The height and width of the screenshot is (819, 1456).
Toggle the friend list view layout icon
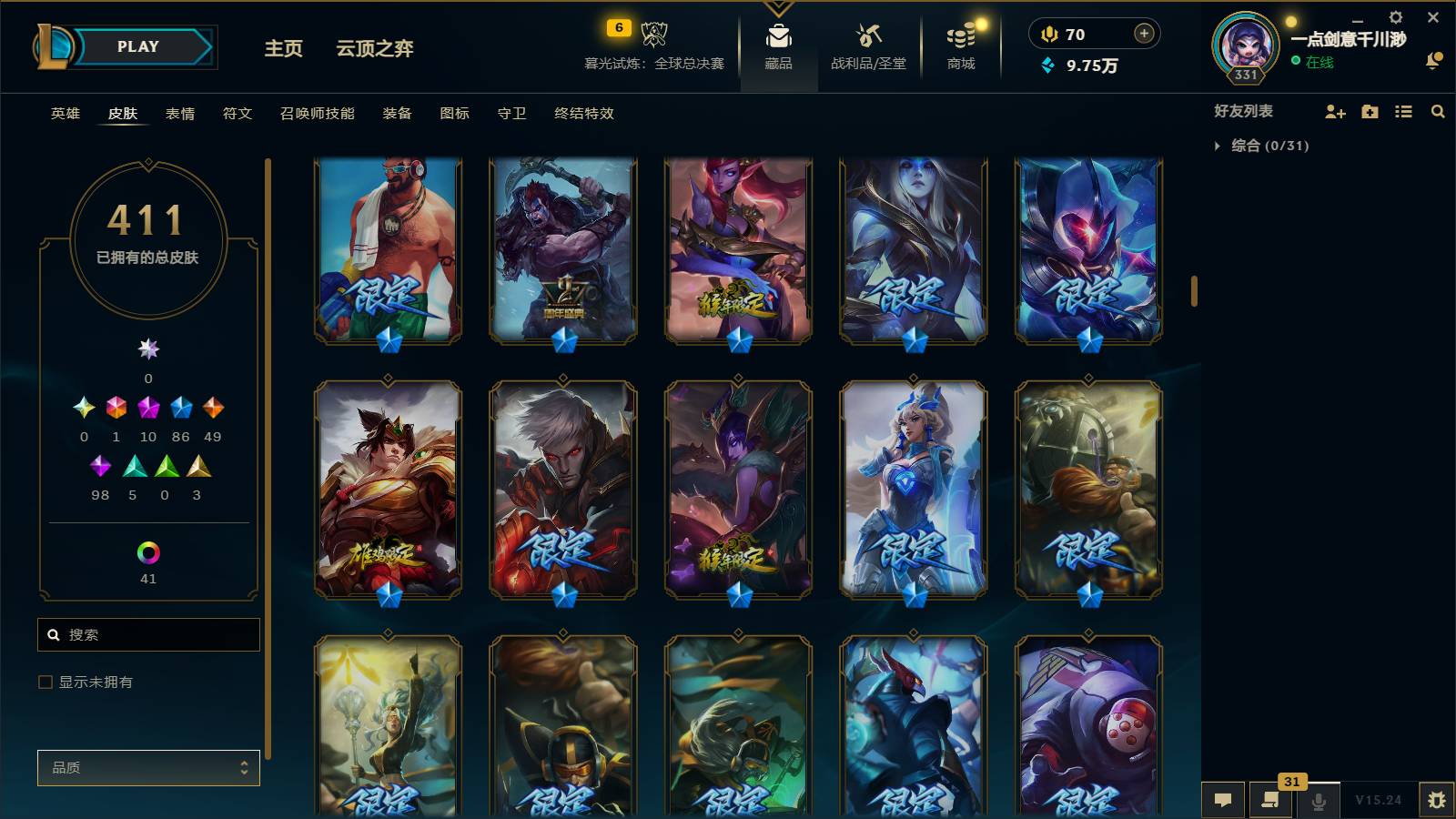pos(1404,111)
